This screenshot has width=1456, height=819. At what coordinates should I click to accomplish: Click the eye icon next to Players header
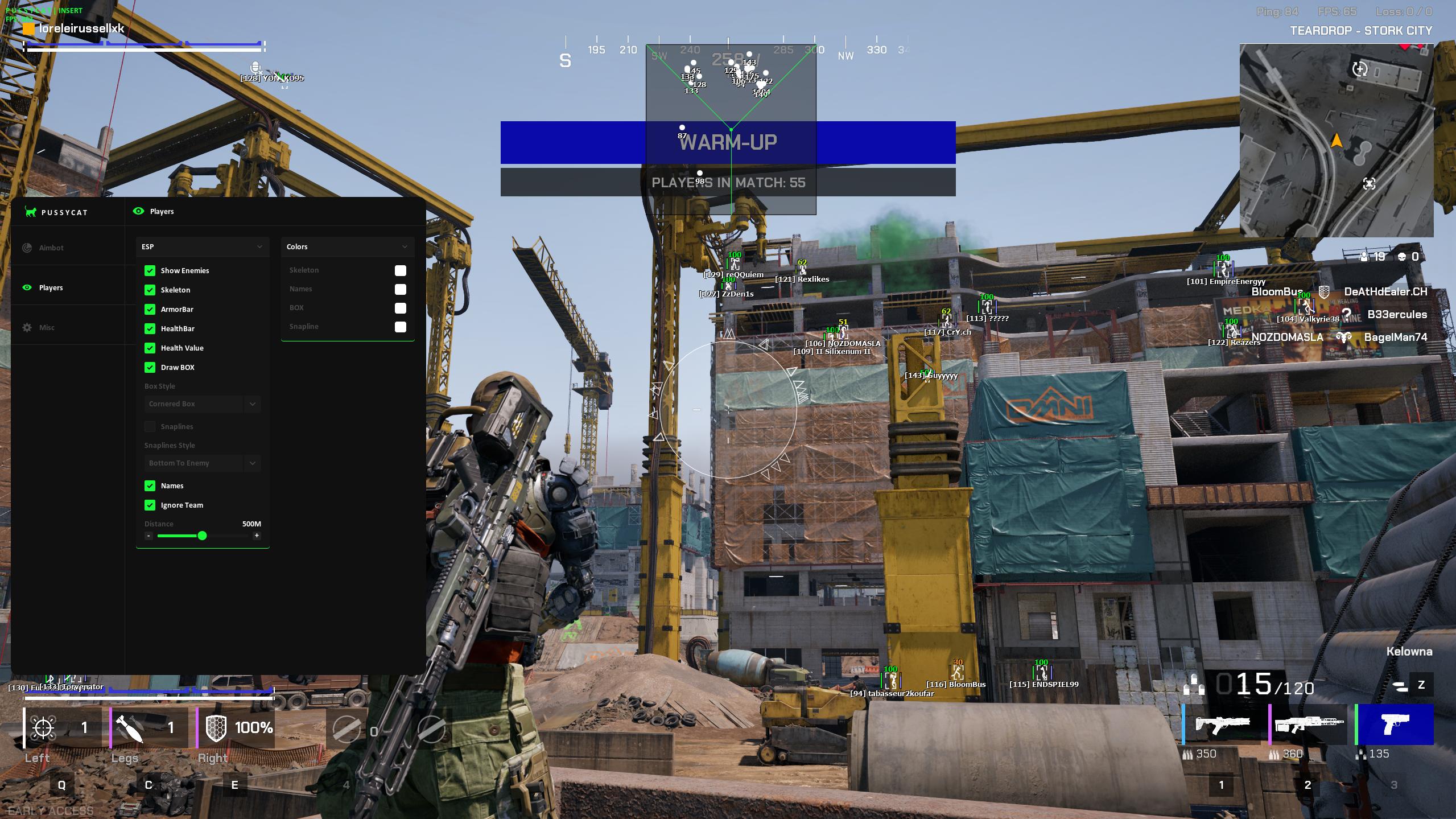click(x=138, y=211)
